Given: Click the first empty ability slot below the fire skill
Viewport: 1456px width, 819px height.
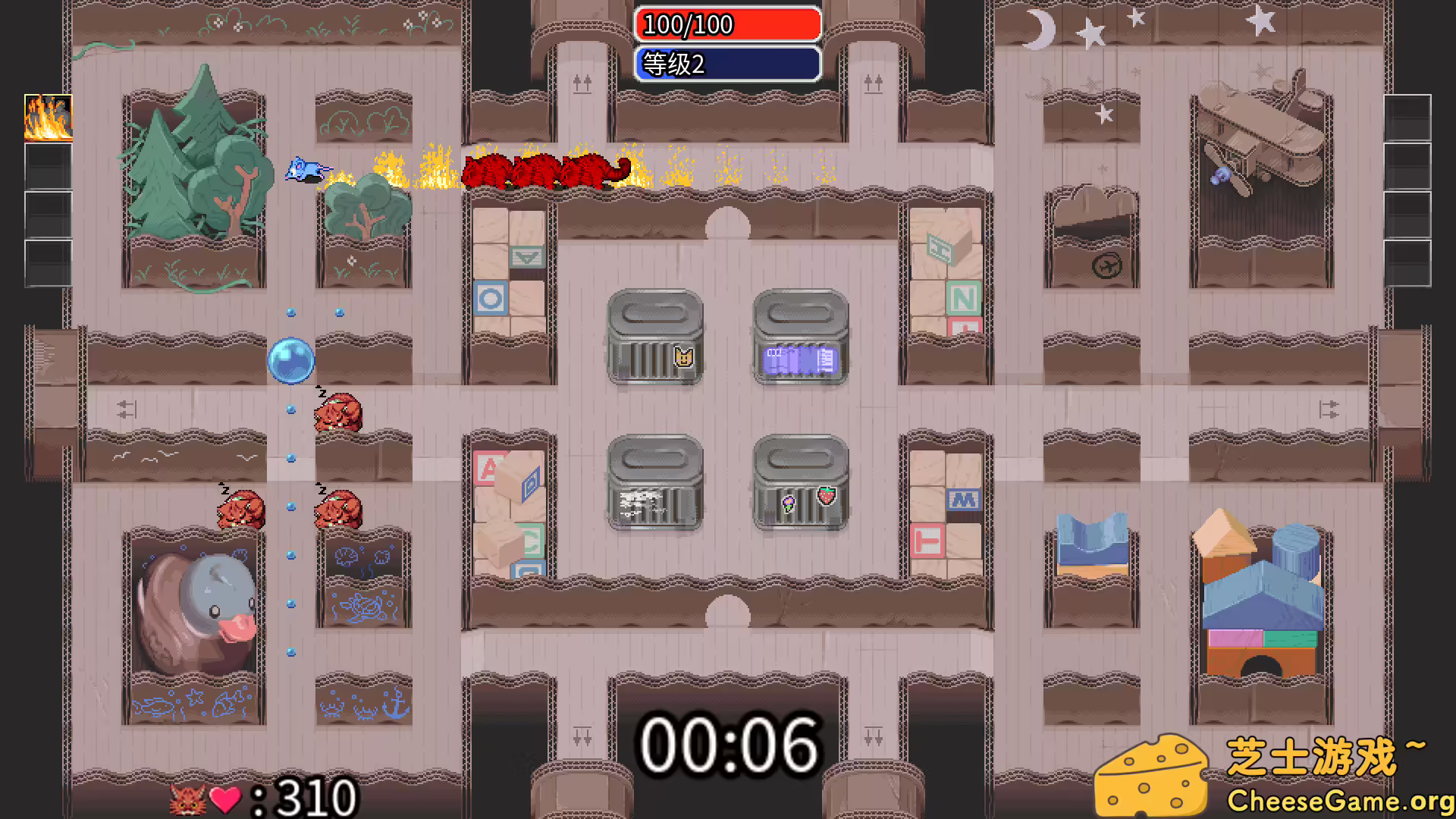Looking at the screenshot, I should point(48,166).
